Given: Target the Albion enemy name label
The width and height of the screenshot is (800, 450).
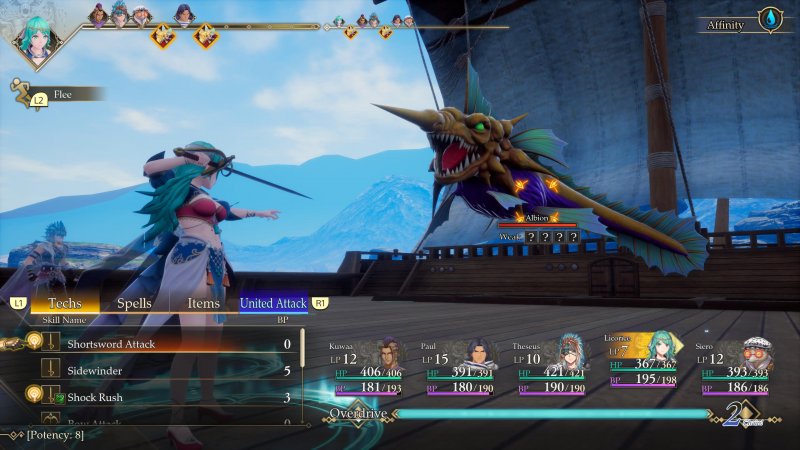Looking at the screenshot, I should tap(538, 217).
